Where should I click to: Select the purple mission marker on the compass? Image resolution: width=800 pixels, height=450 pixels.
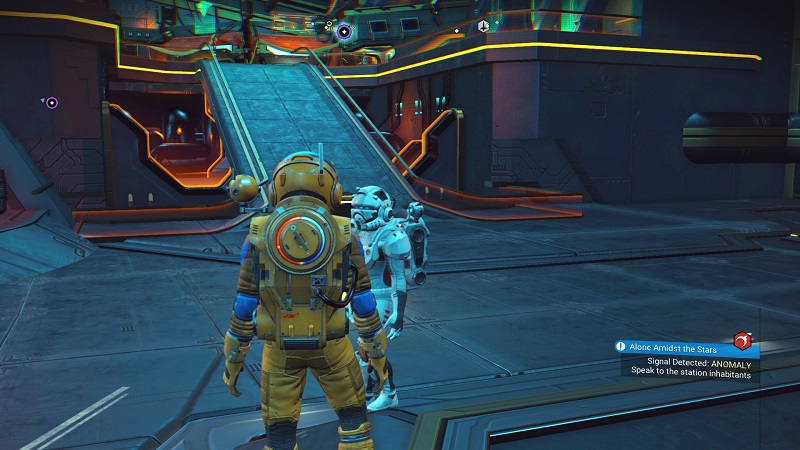click(x=345, y=32)
